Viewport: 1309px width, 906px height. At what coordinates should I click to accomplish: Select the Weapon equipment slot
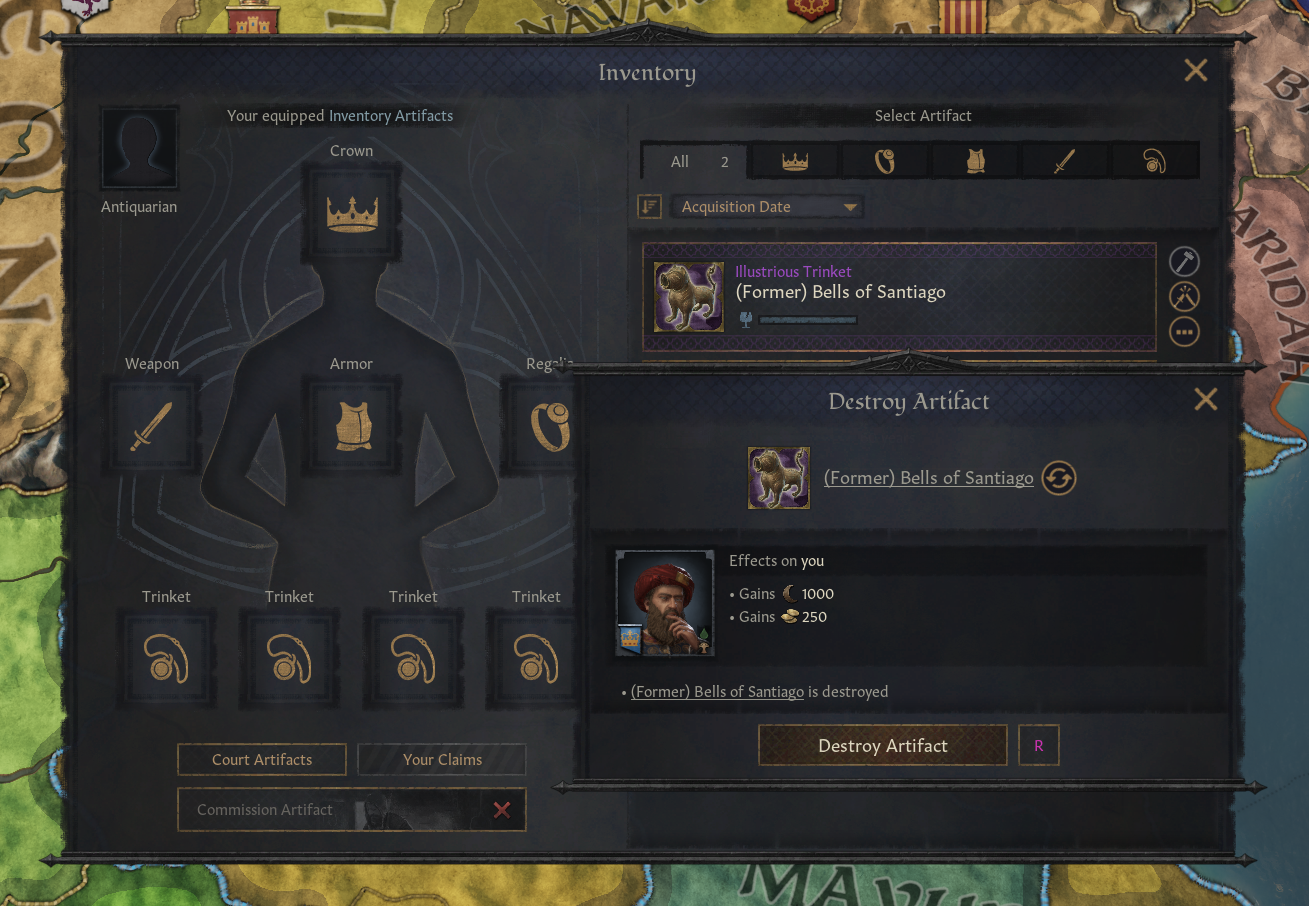152,426
